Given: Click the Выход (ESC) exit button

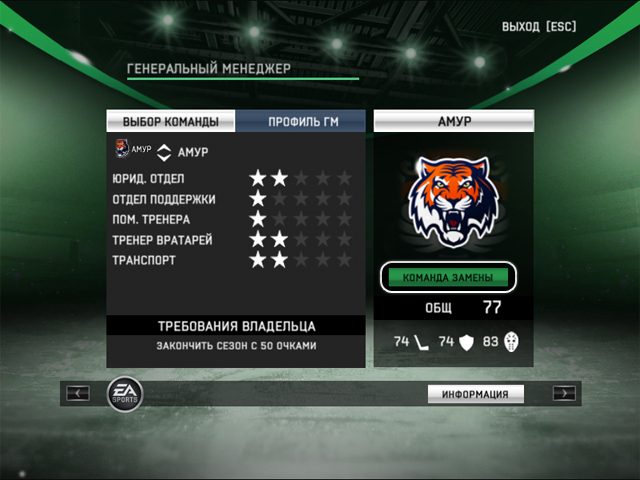Looking at the screenshot, I should (539, 26).
